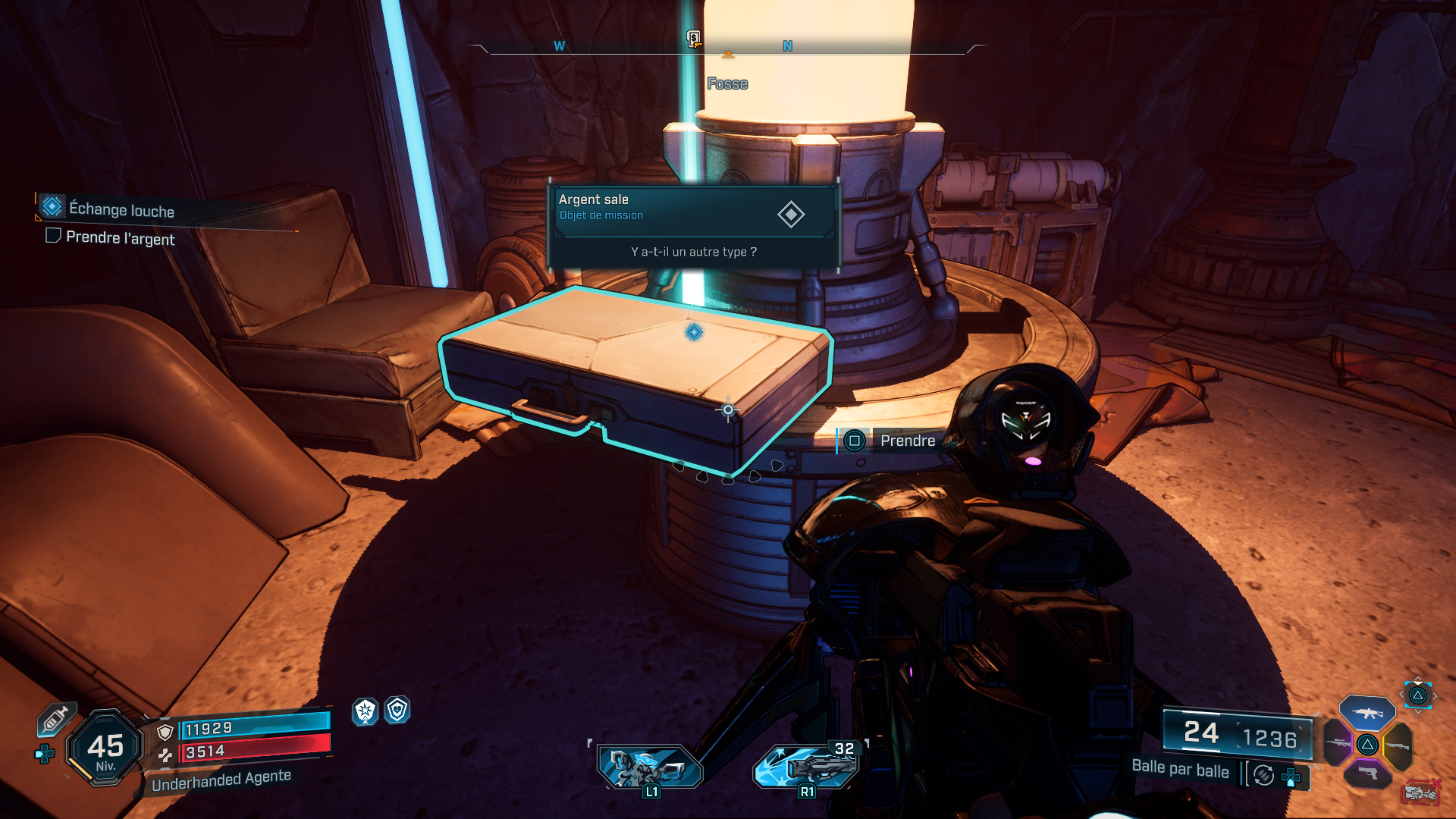1456x819 pixels.
Task: Equip the pistol weapon slot
Action: 1367,773
